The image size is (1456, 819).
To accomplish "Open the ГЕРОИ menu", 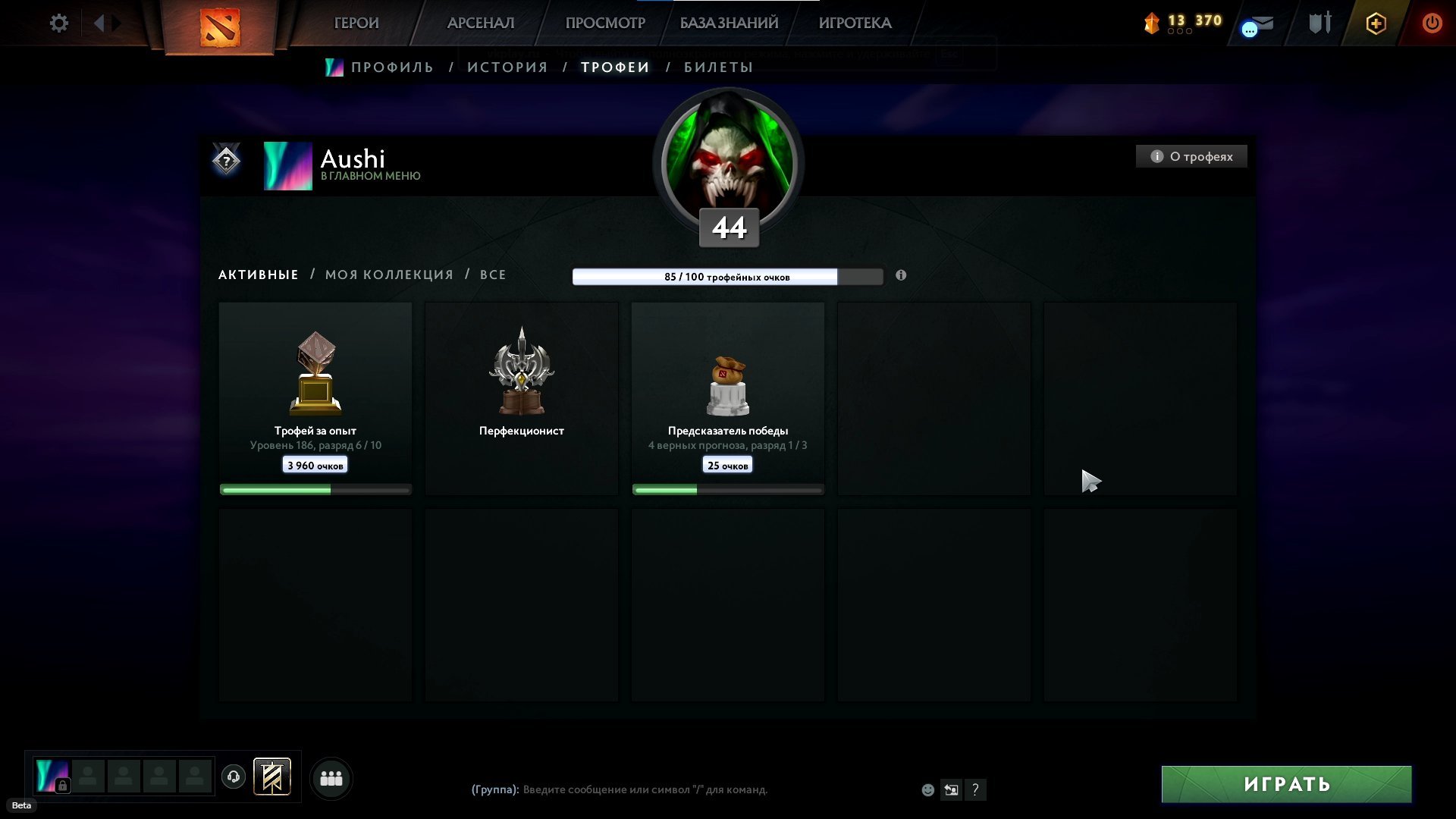I will coord(356,24).
